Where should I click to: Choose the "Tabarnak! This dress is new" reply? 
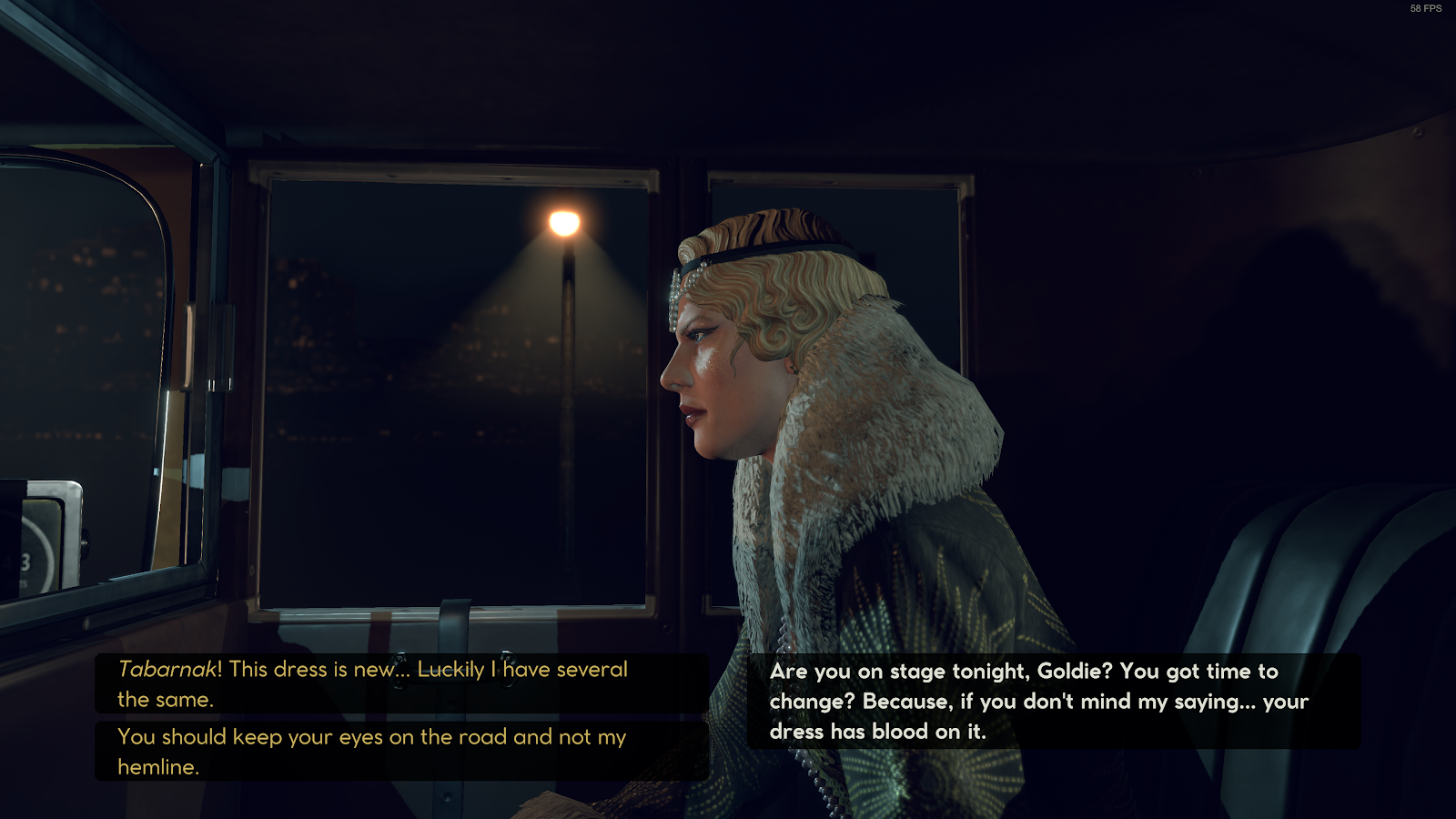point(373,683)
